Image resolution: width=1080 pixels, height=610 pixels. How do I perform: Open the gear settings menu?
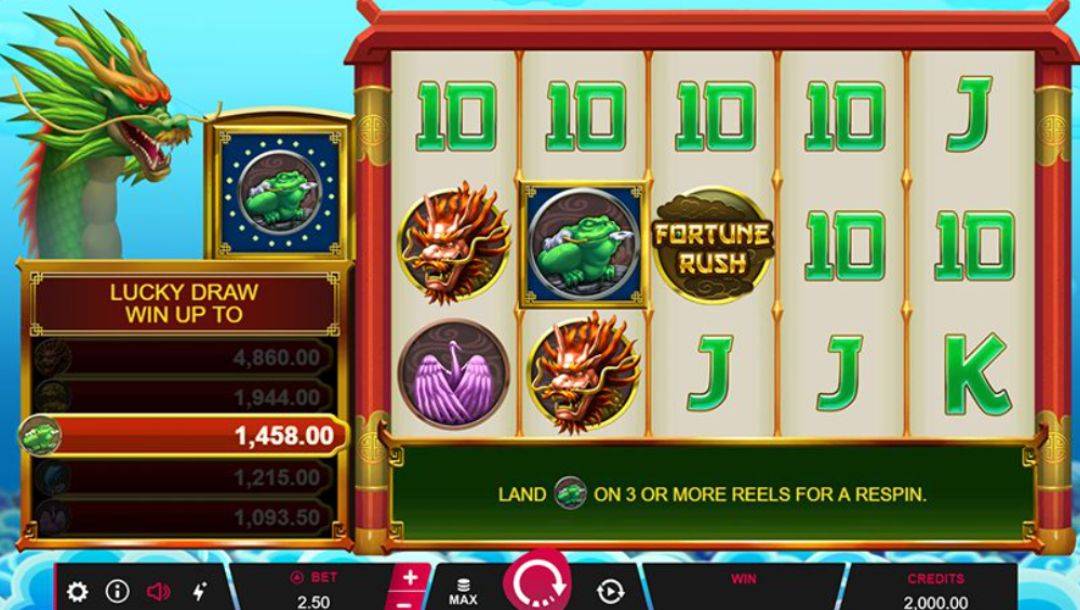77,592
